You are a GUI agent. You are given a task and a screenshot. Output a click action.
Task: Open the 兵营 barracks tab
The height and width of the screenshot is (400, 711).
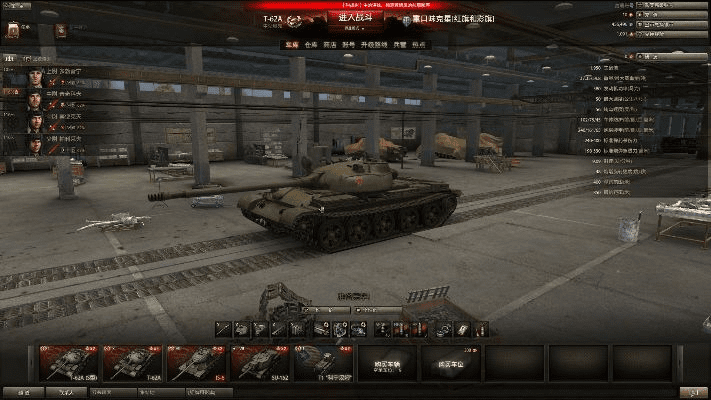[x=399, y=45]
